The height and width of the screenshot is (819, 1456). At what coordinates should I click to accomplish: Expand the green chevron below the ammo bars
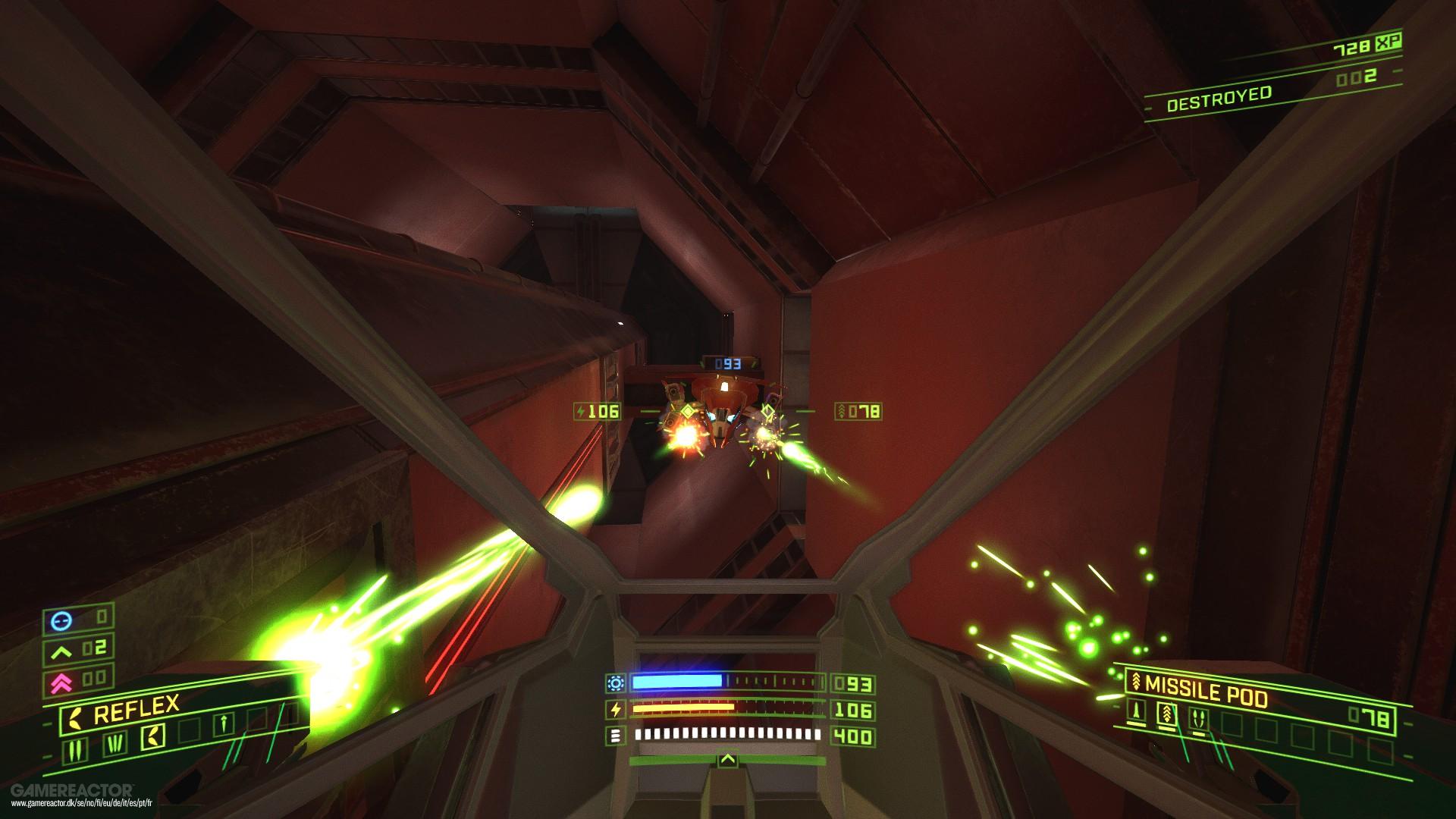[727, 760]
